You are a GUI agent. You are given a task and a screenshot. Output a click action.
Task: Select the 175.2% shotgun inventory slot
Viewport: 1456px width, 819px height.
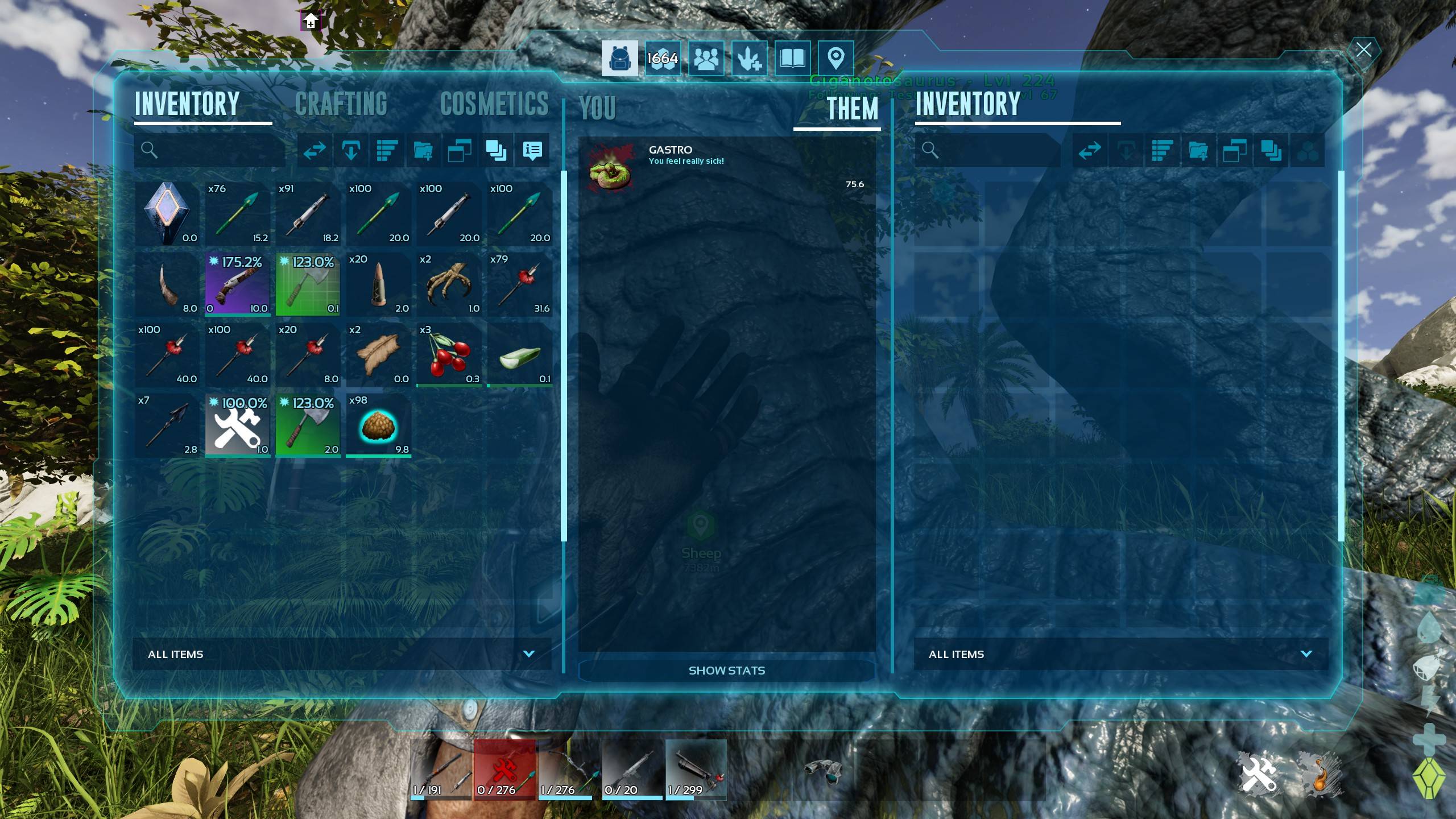pyautogui.click(x=238, y=284)
